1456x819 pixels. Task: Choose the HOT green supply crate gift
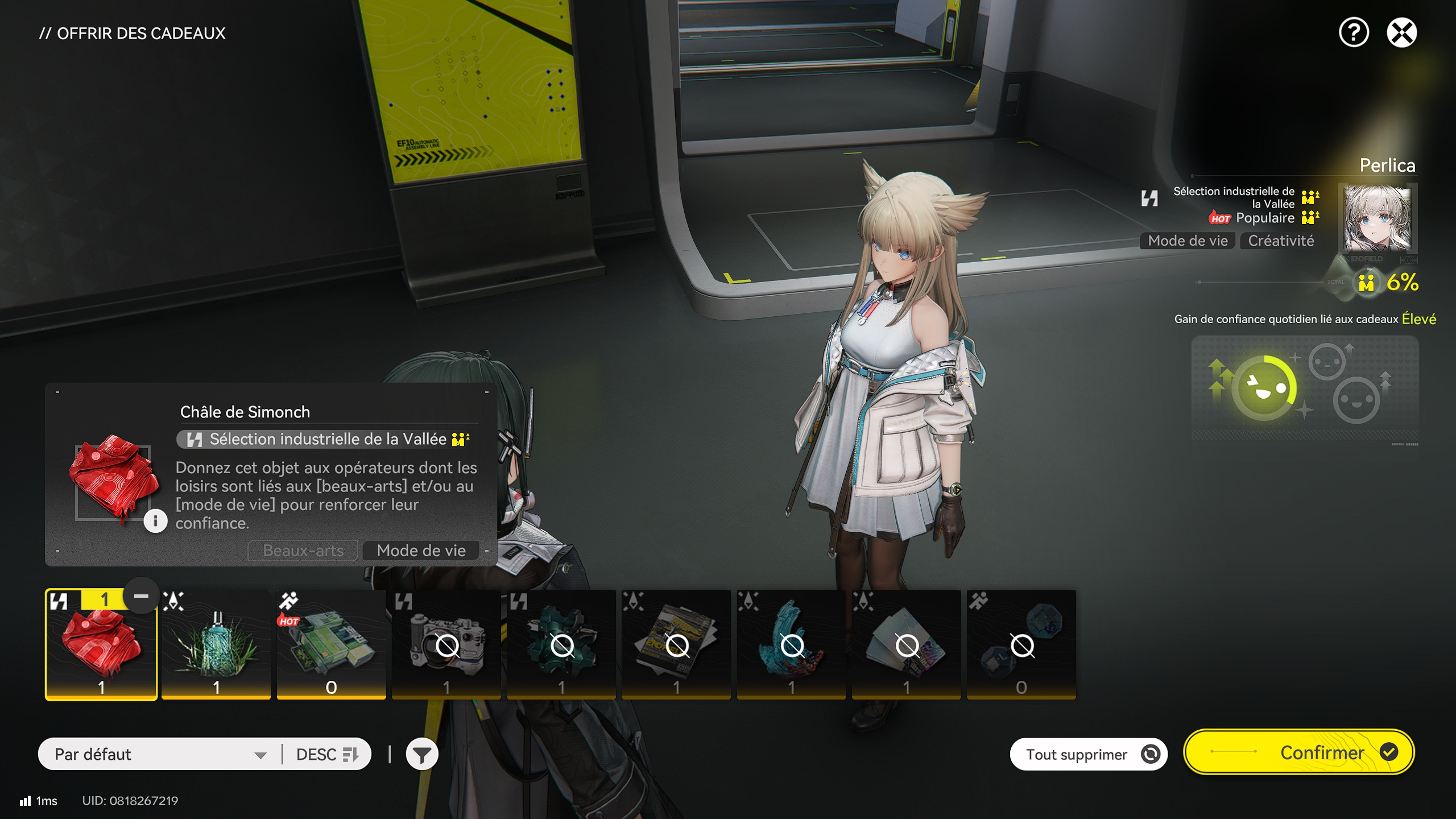331,646
